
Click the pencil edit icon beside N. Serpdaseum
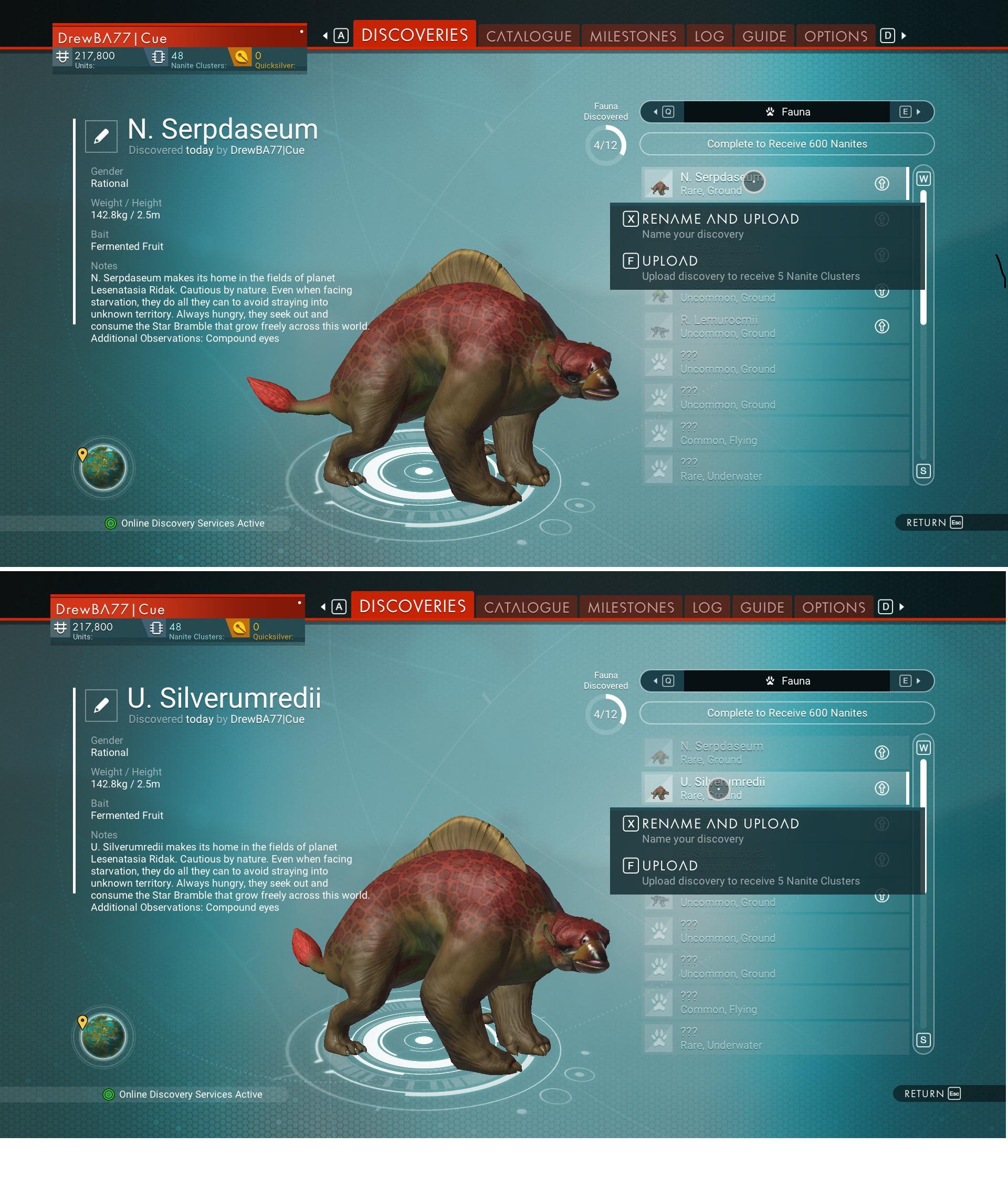(102, 135)
